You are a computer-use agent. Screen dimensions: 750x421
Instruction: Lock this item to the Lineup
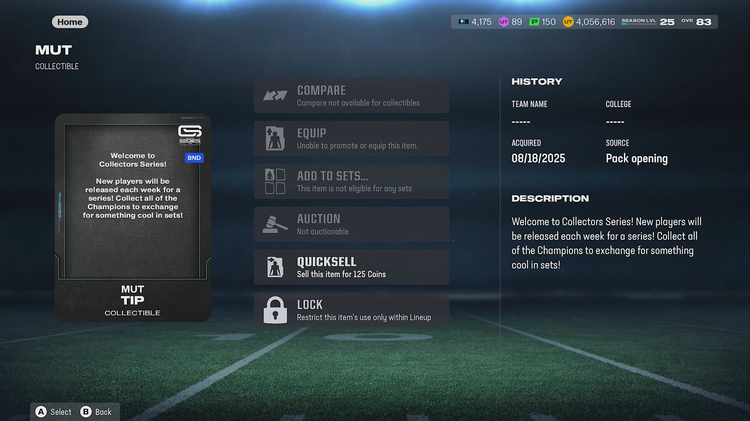[351, 310]
